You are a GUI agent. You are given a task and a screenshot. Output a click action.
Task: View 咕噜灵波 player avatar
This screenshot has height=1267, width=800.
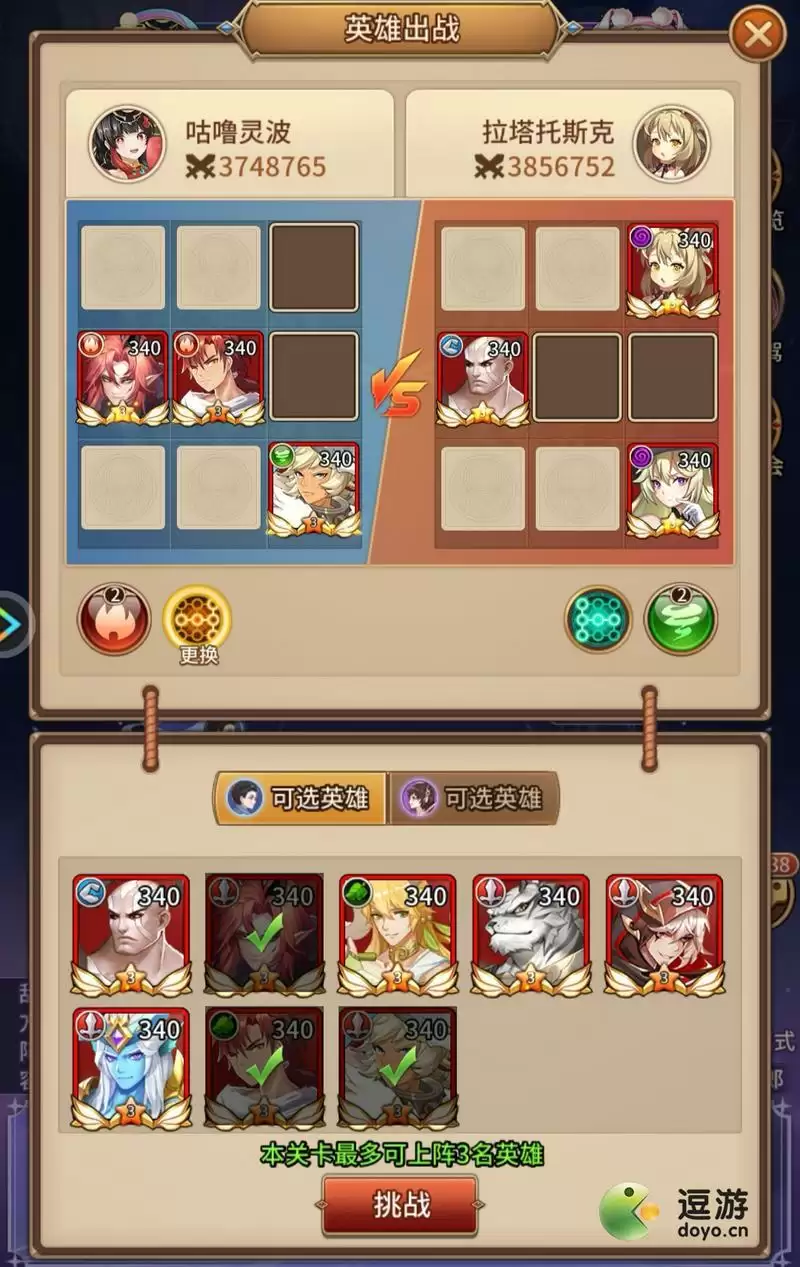point(127,144)
